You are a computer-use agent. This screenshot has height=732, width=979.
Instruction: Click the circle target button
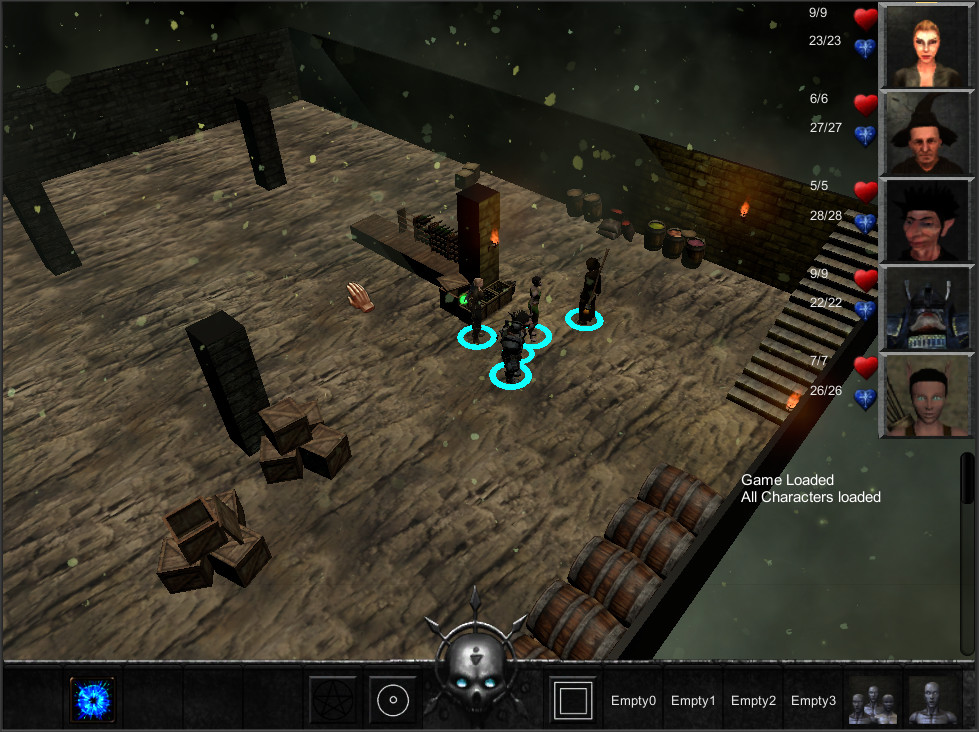coord(393,700)
